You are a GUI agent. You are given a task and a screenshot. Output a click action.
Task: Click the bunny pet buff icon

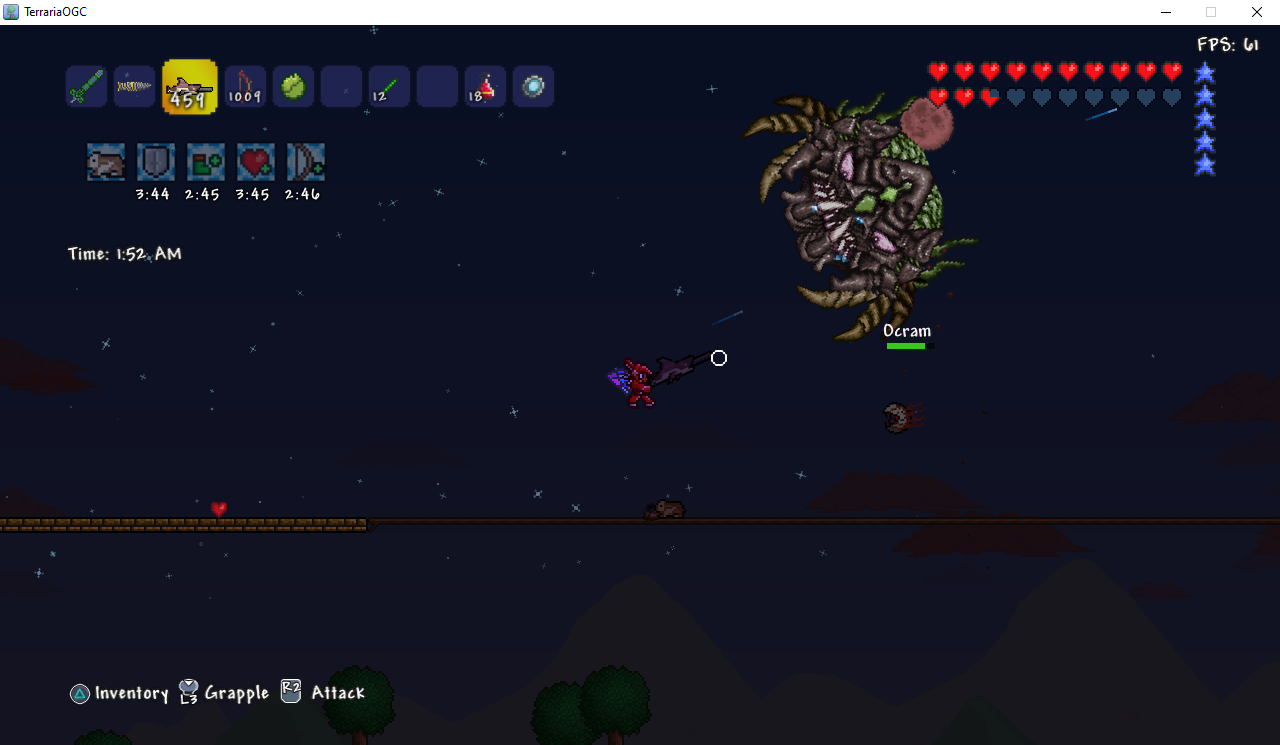click(x=106, y=162)
